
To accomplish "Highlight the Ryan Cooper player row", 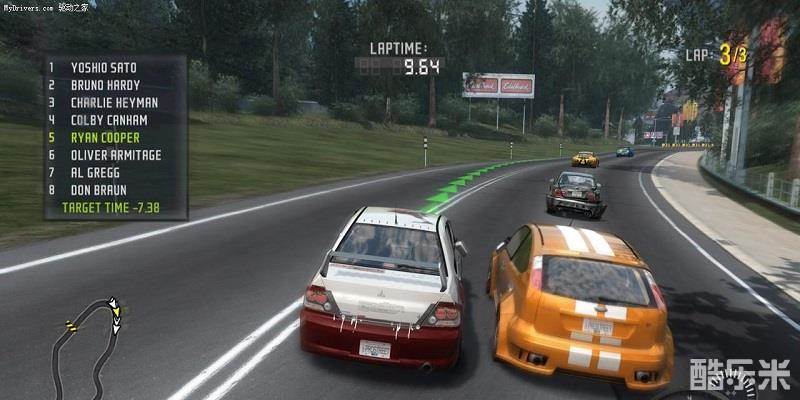I will [105, 137].
